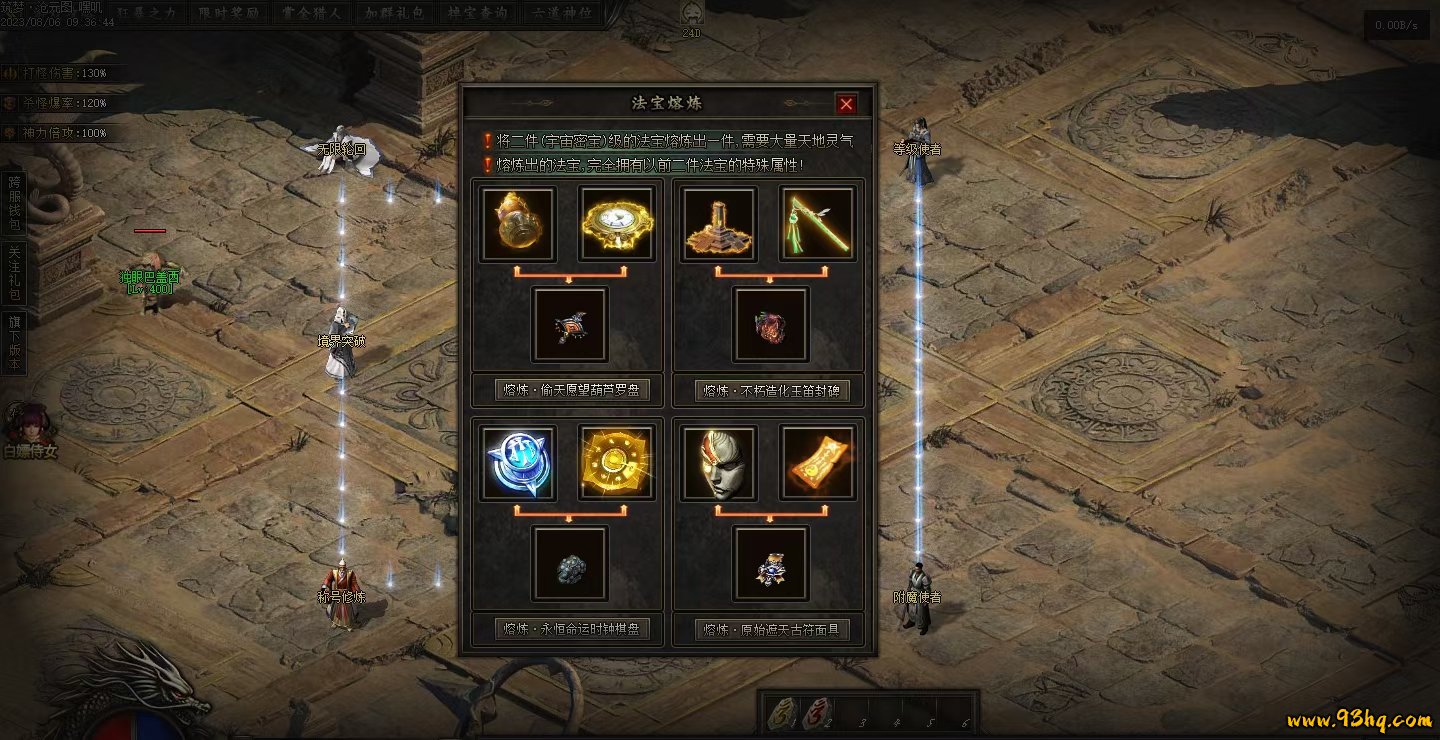The height and width of the screenshot is (740, 1440).
Task: Select the golden gourd treasure slot
Action: click(x=518, y=223)
